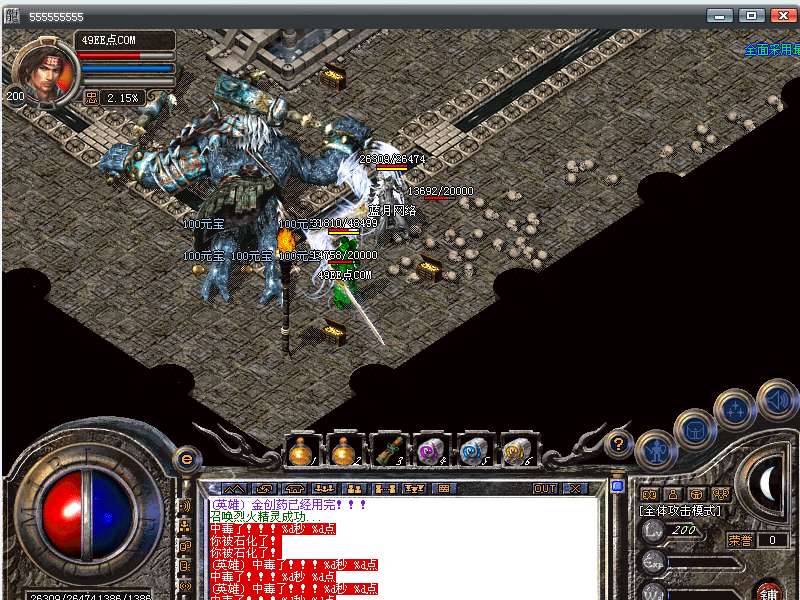Use the blue scroll in belt slot 5
The width and height of the screenshot is (800, 600).
click(x=473, y=452)
